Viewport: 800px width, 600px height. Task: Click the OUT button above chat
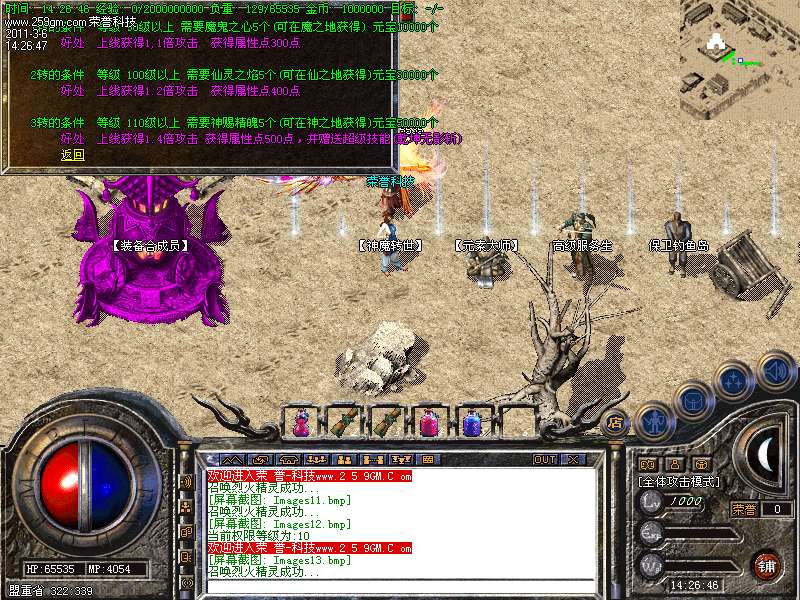pos(544,460)
